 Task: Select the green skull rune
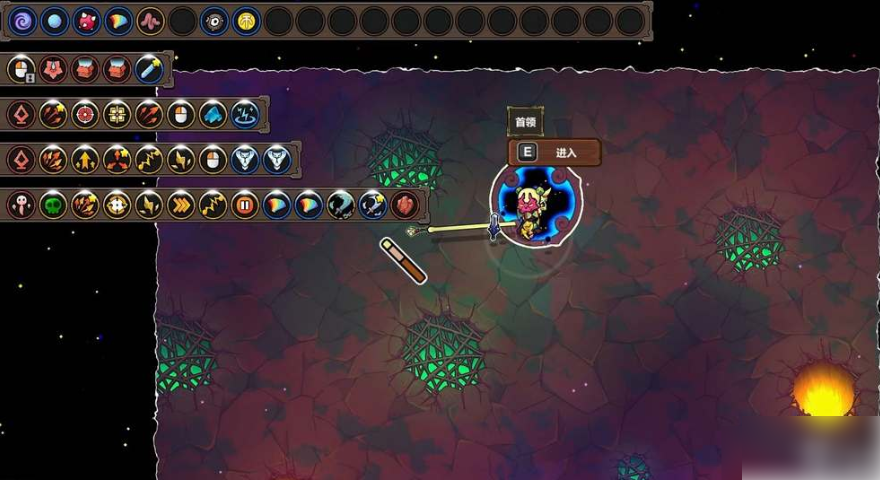pyautogui.click(x=53, y=206)
